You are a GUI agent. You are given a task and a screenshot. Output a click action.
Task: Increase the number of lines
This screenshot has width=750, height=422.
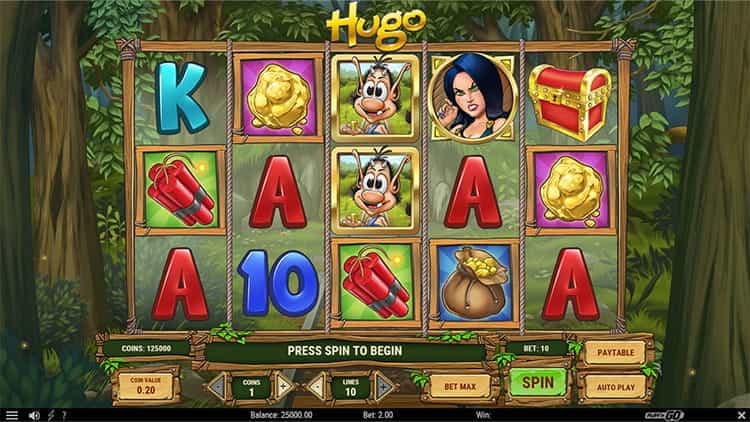tap(384, 385)
